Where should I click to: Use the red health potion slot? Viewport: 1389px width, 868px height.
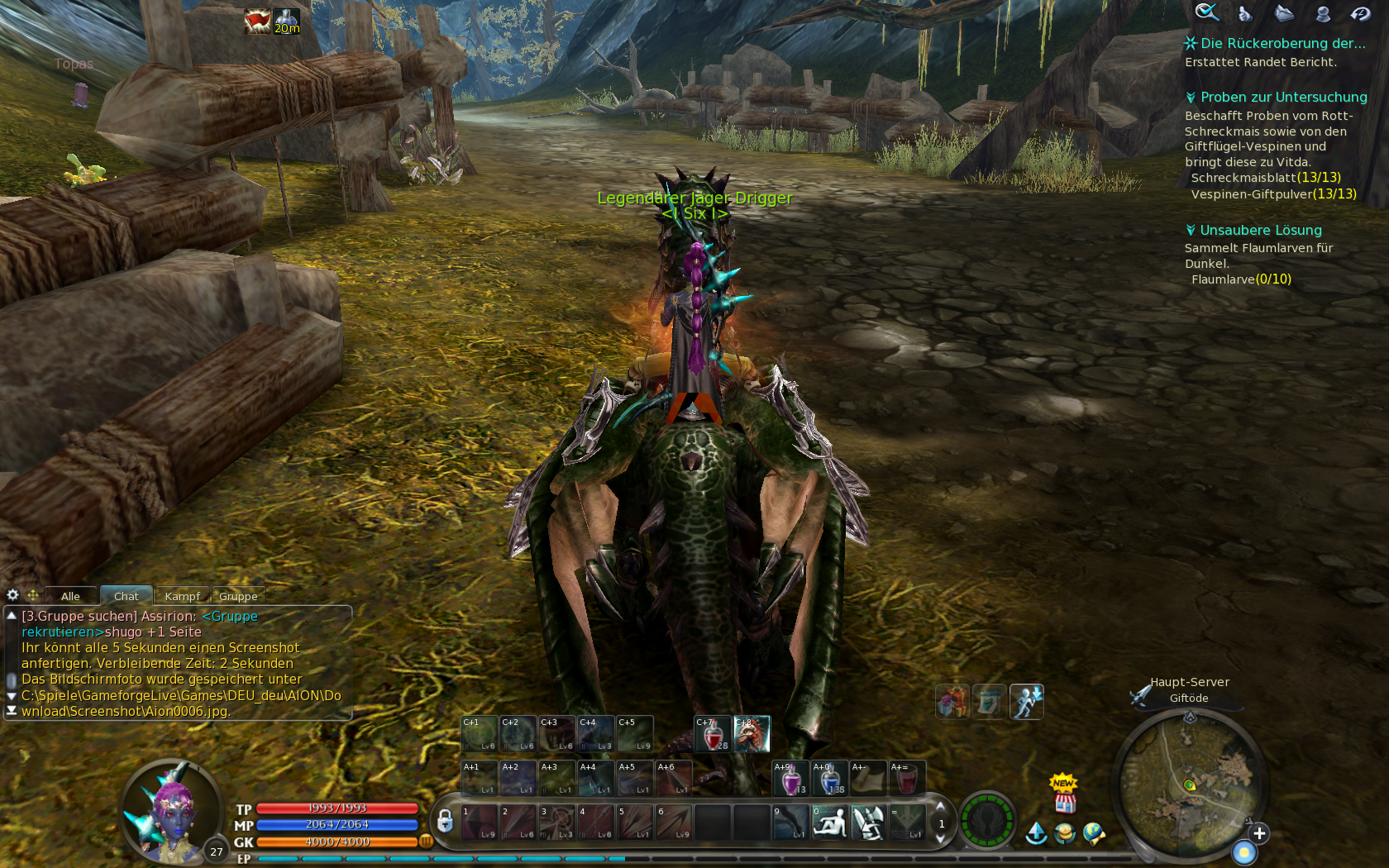coord(713,734)
